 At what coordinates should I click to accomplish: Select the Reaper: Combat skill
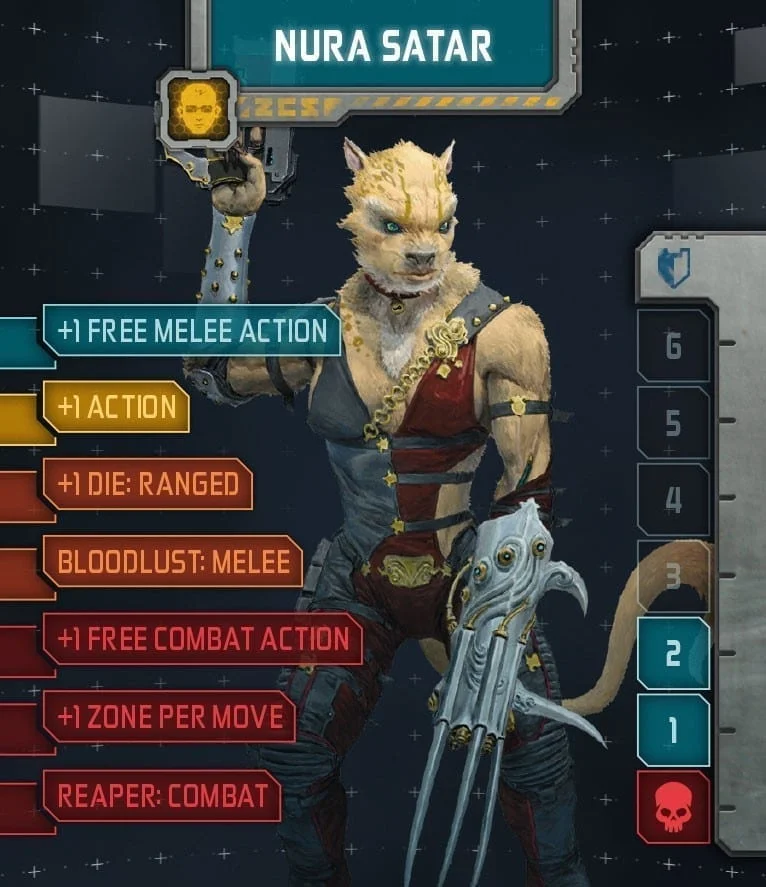click(x=162, y=795)
